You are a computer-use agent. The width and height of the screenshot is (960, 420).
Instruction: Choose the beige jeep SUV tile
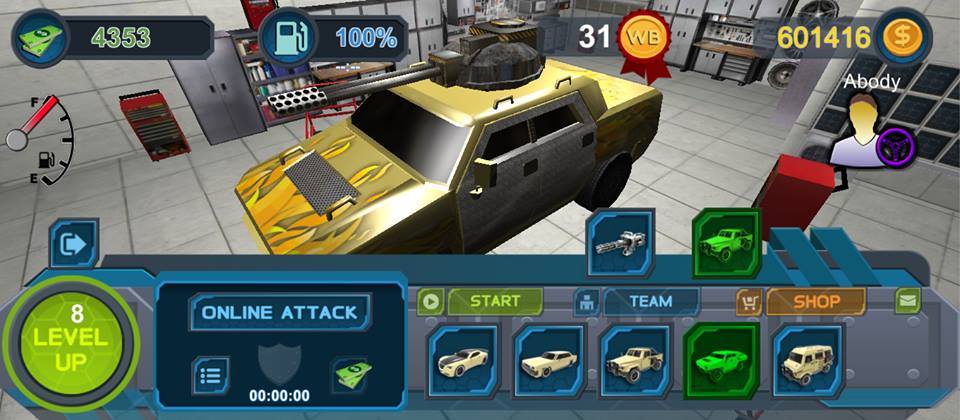[806, 360]
